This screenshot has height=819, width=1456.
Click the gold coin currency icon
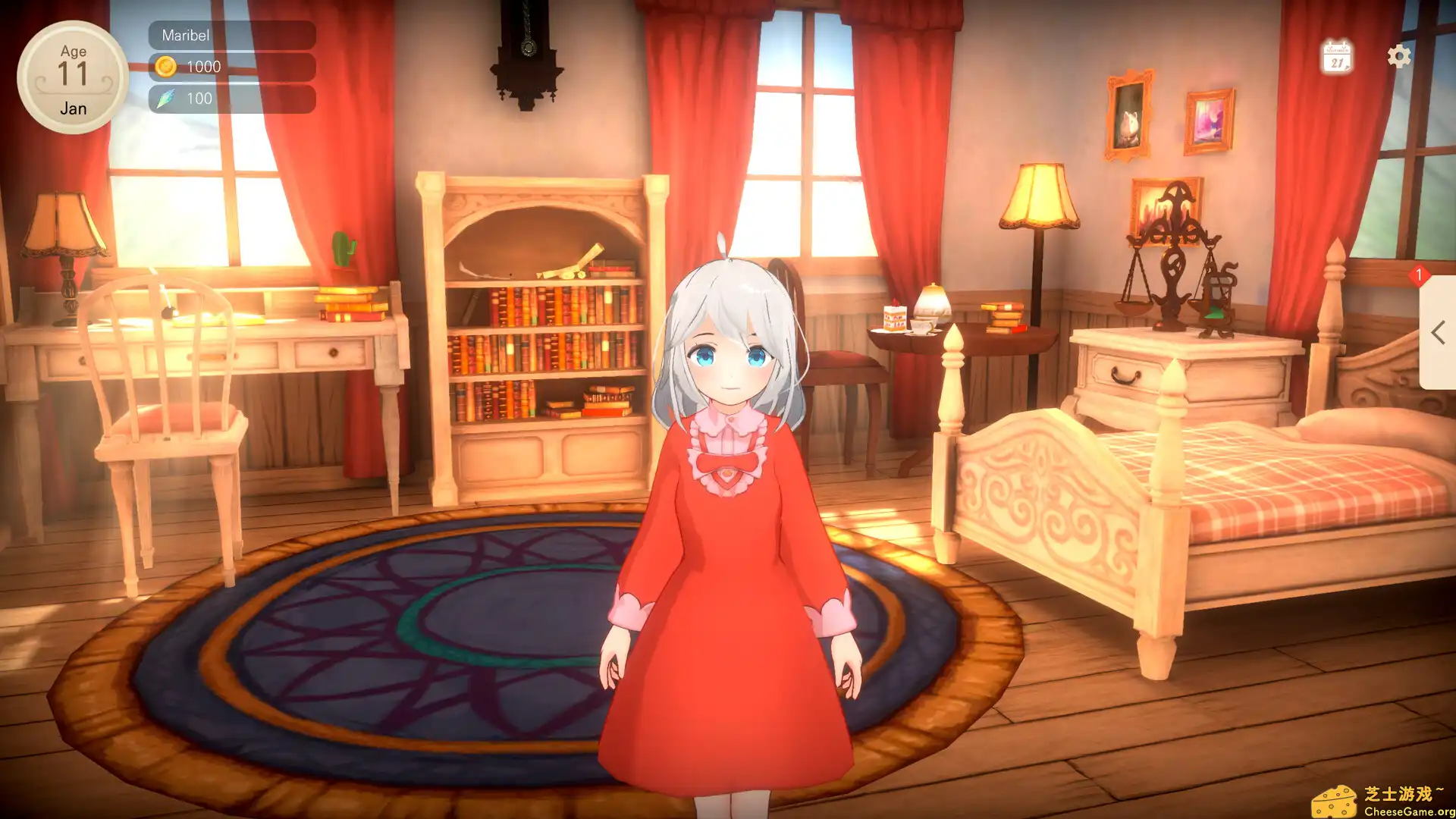(168, 66)
